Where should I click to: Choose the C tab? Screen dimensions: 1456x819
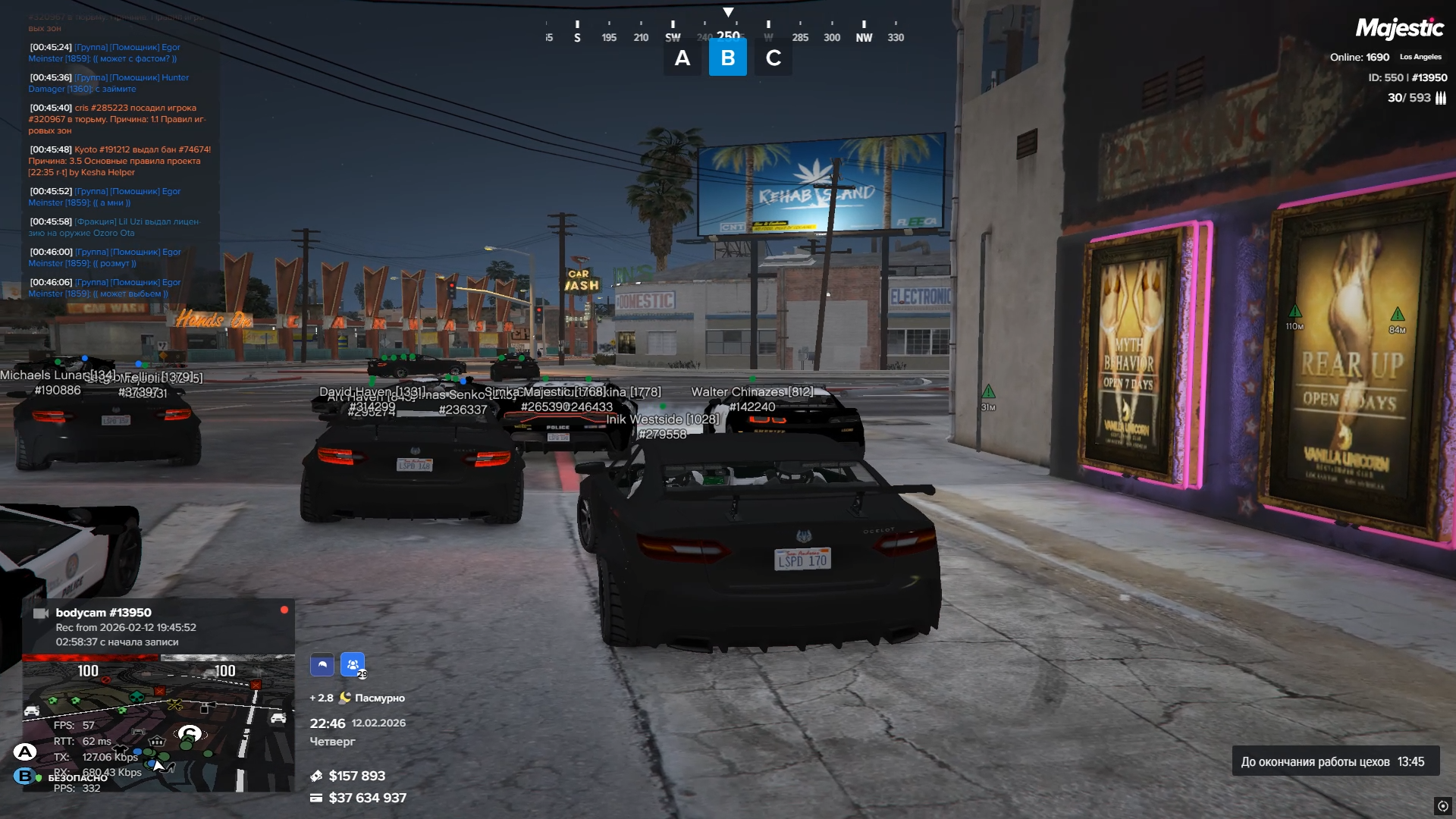[x=773, y=58]
